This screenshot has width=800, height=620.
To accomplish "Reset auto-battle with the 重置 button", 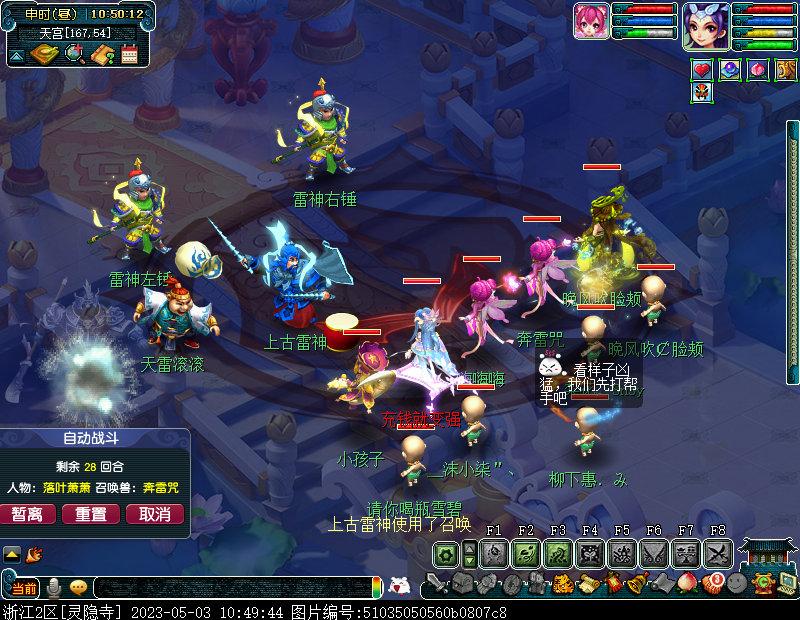I will (91, 514).
